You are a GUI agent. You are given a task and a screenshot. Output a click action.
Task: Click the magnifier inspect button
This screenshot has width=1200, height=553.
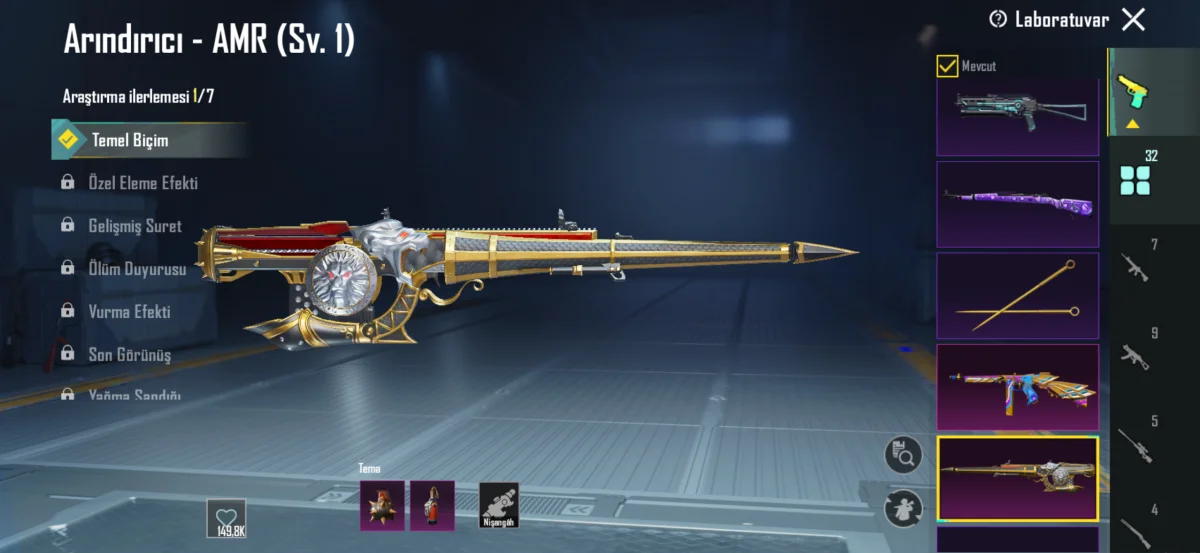[x=903, y=456]
